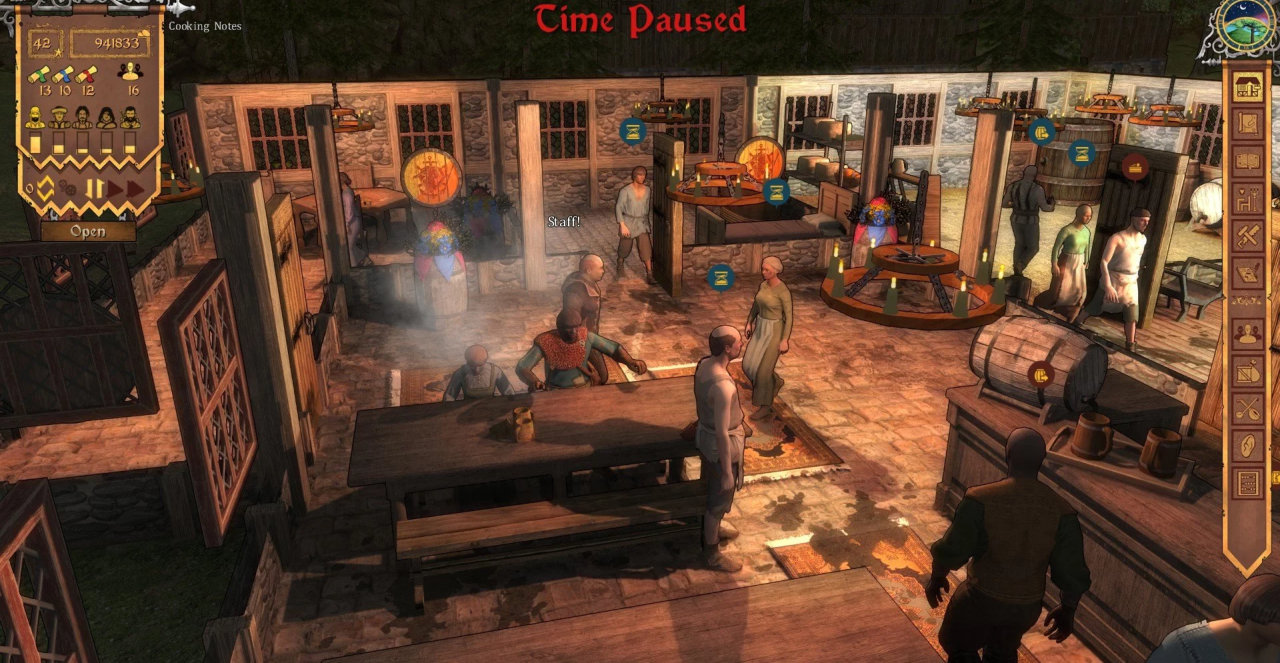Click the Open tavern button
This screenshot has width=1280, height=663.
click(x=87, y=231)
